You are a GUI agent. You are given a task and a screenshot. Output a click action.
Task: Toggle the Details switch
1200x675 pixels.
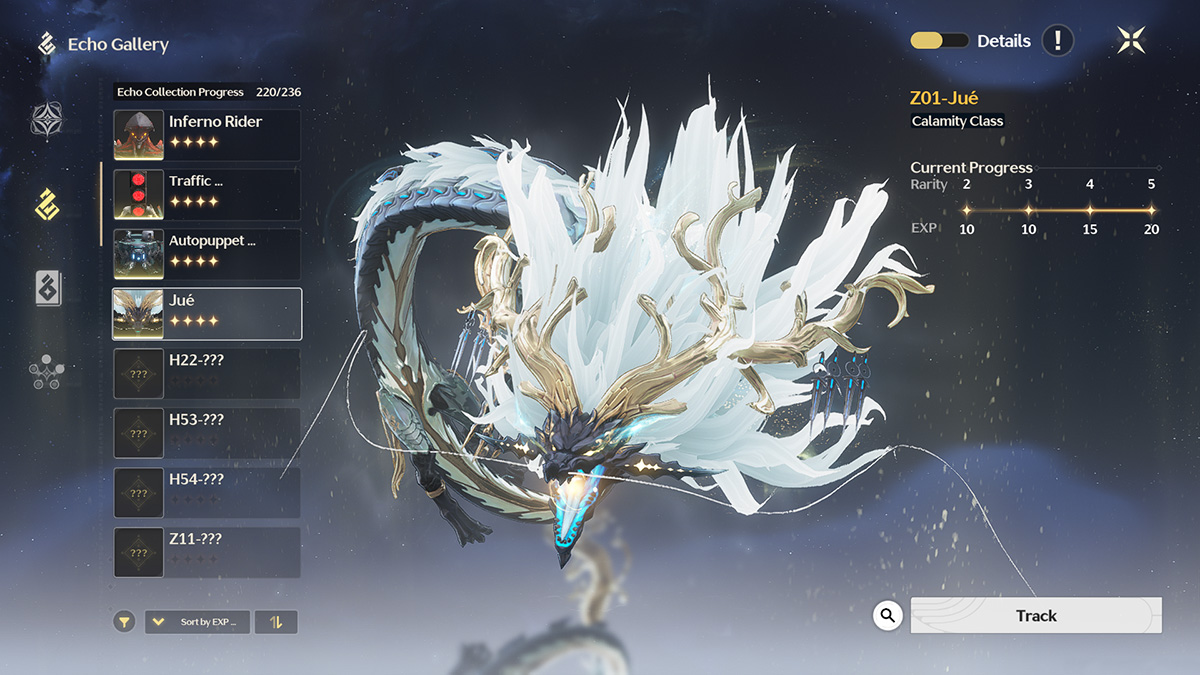click(939, 41)
